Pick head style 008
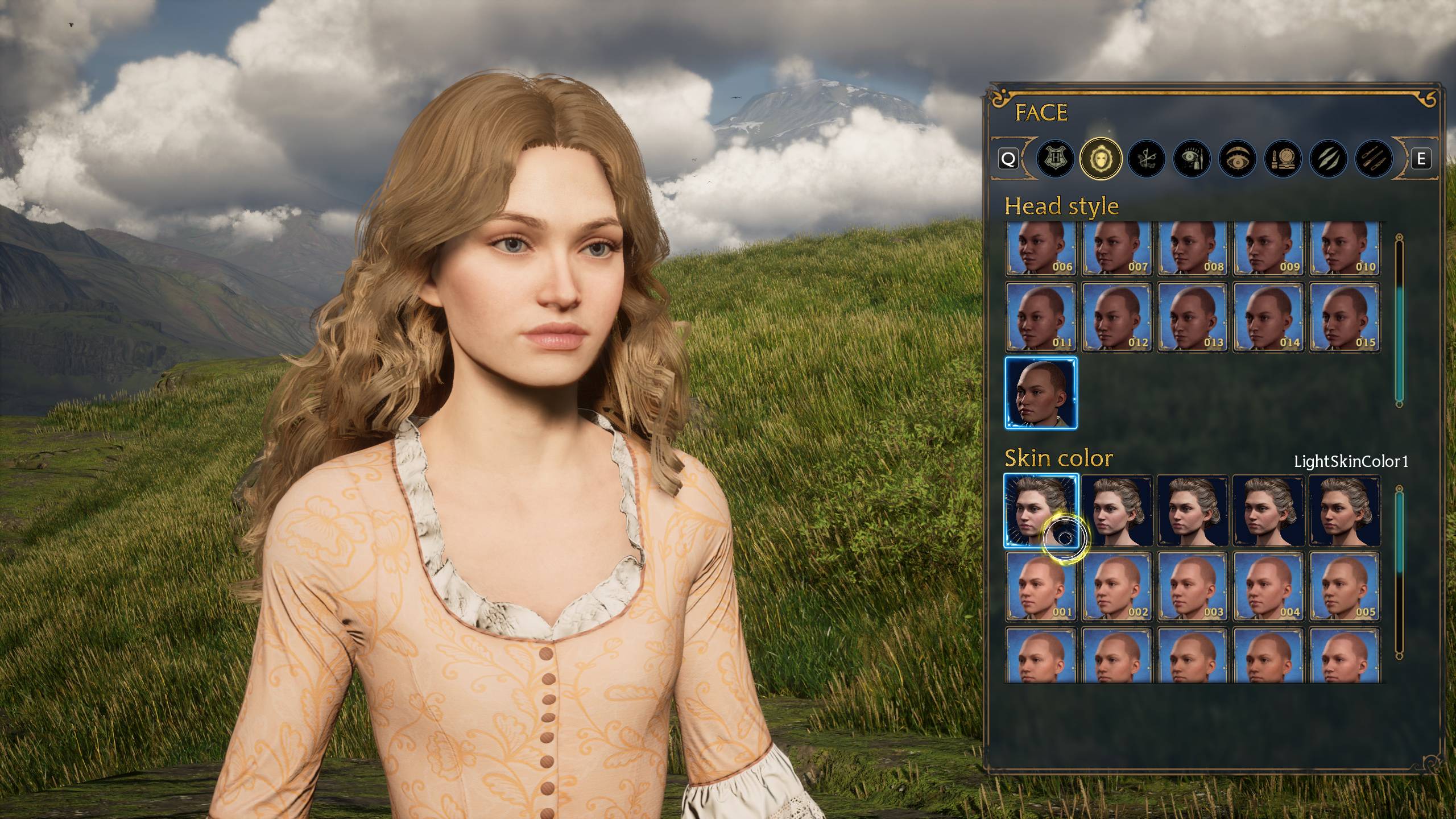1456x819 pixels. (1193, 249)
